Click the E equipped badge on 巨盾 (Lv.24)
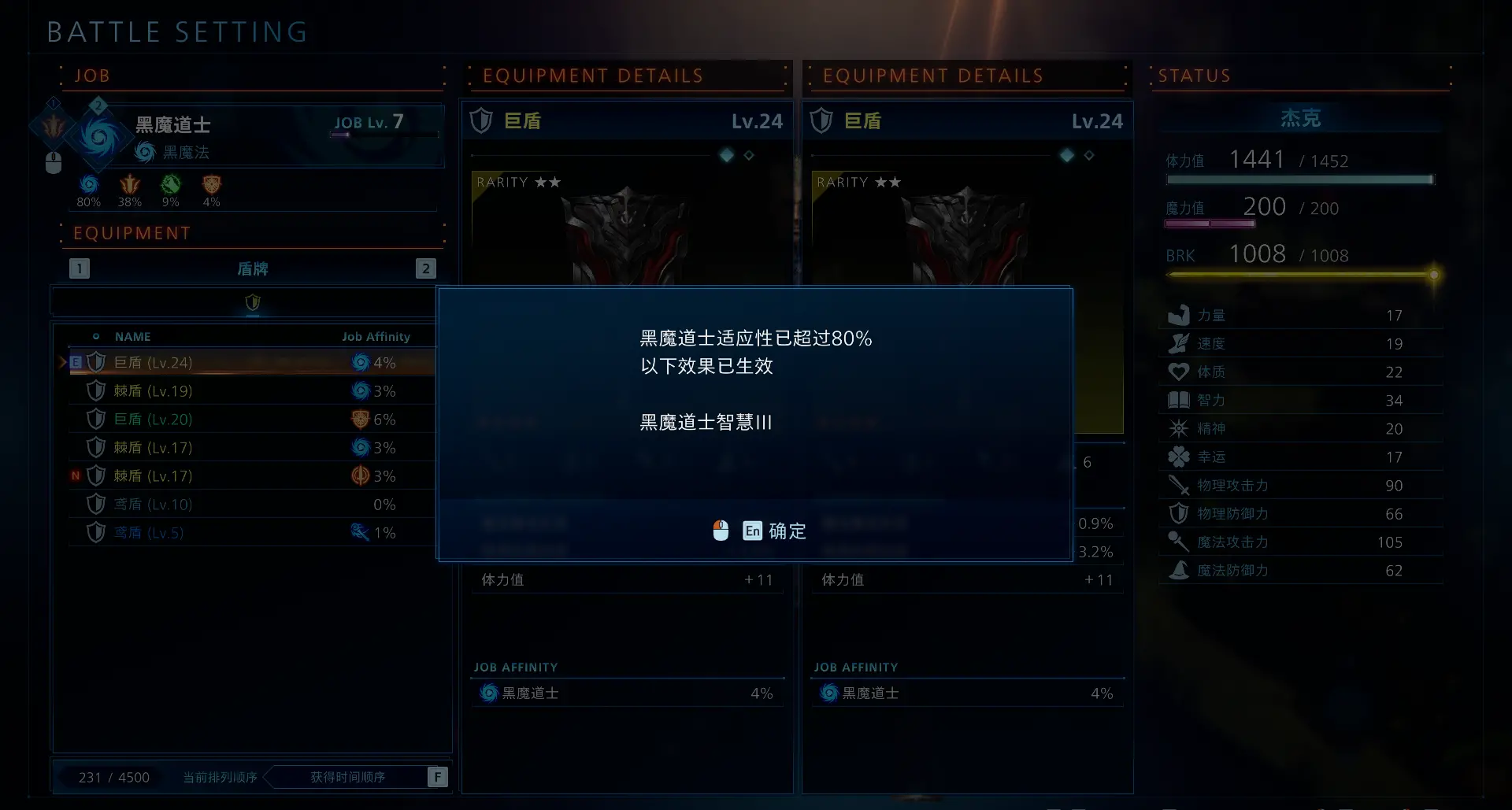Image resolution: width=1512 pixels, height=810 pixels. [75, 362]
